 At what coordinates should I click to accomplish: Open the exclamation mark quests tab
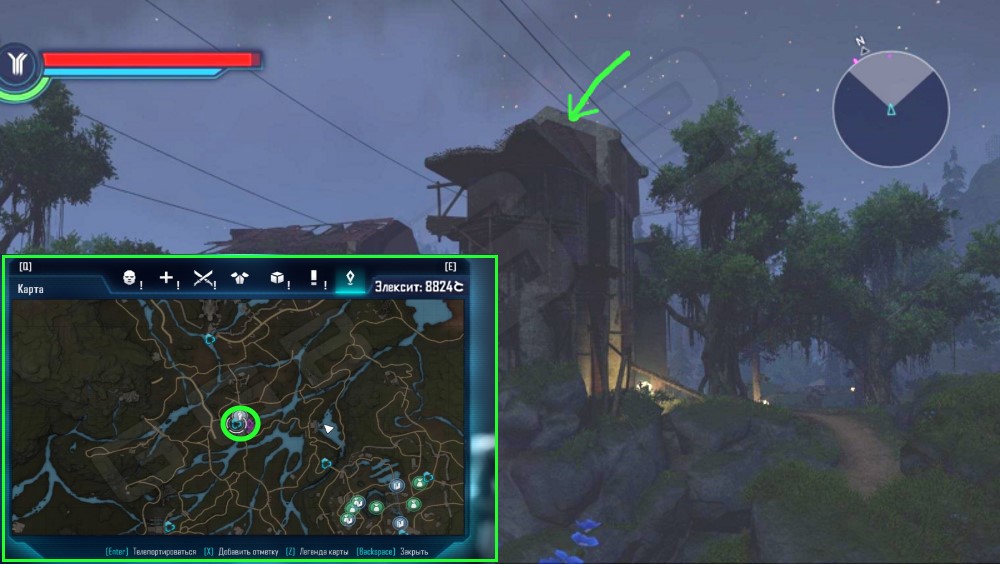[314, 279]
